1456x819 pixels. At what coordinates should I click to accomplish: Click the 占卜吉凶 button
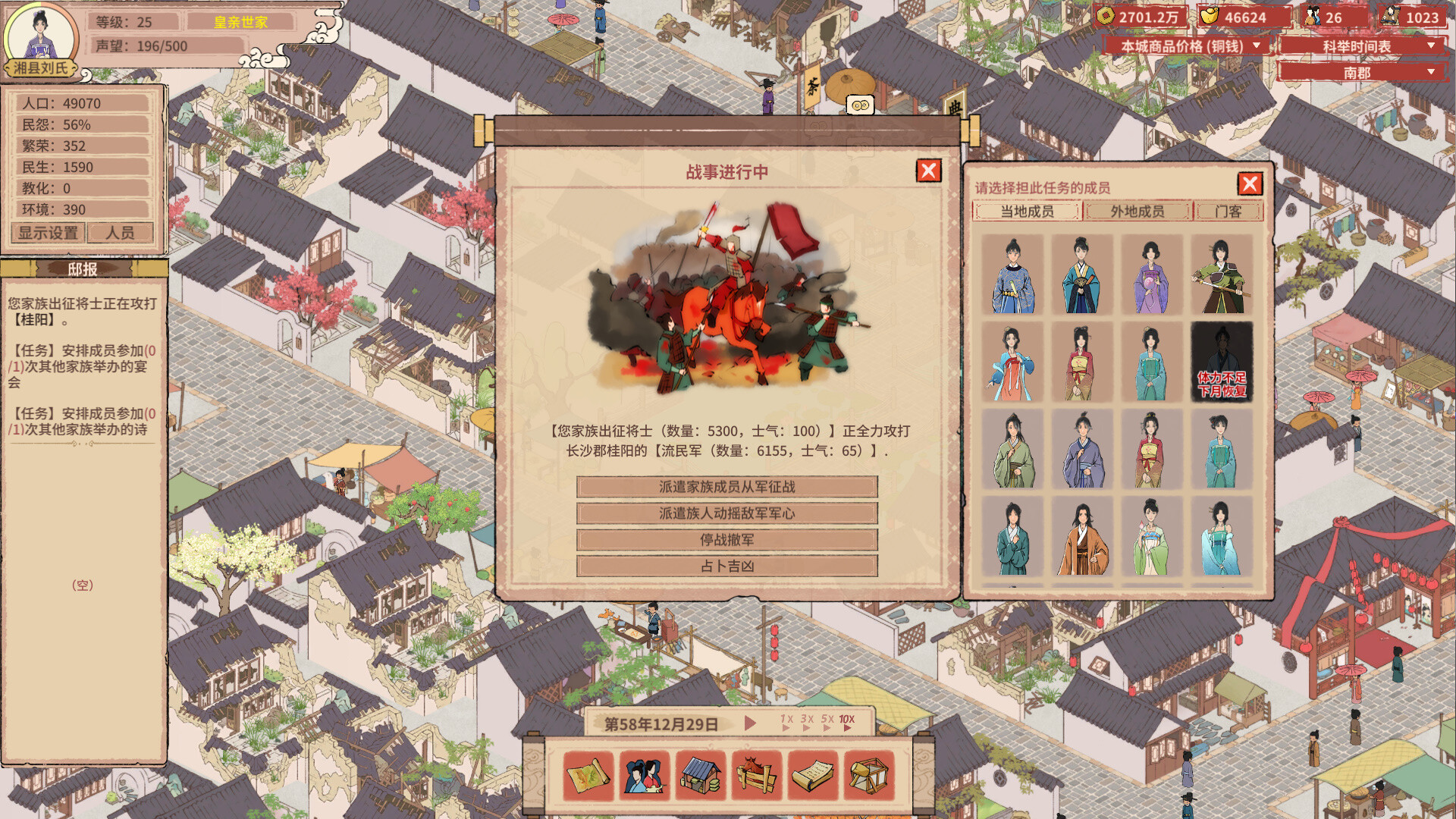(x=727, y=566)
